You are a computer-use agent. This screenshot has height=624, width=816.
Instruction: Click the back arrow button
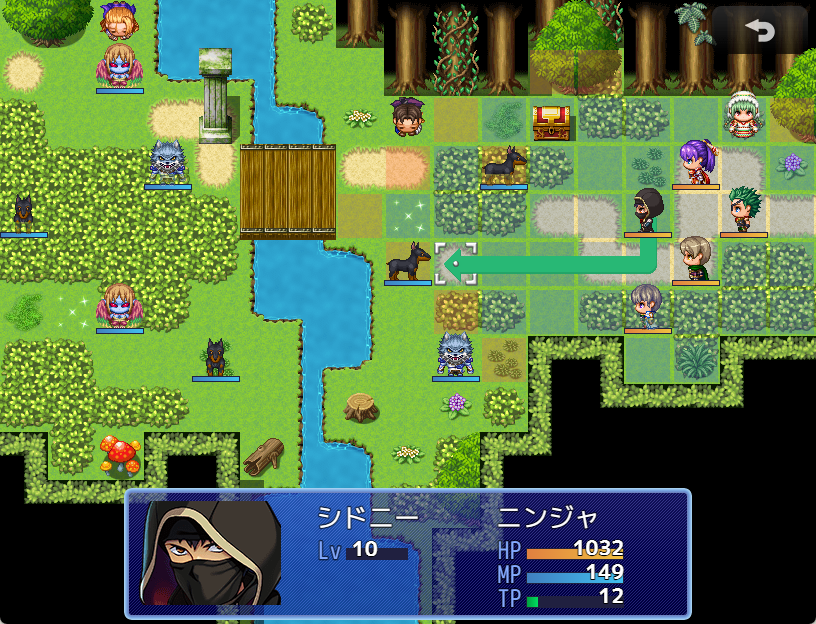[760, 31]
